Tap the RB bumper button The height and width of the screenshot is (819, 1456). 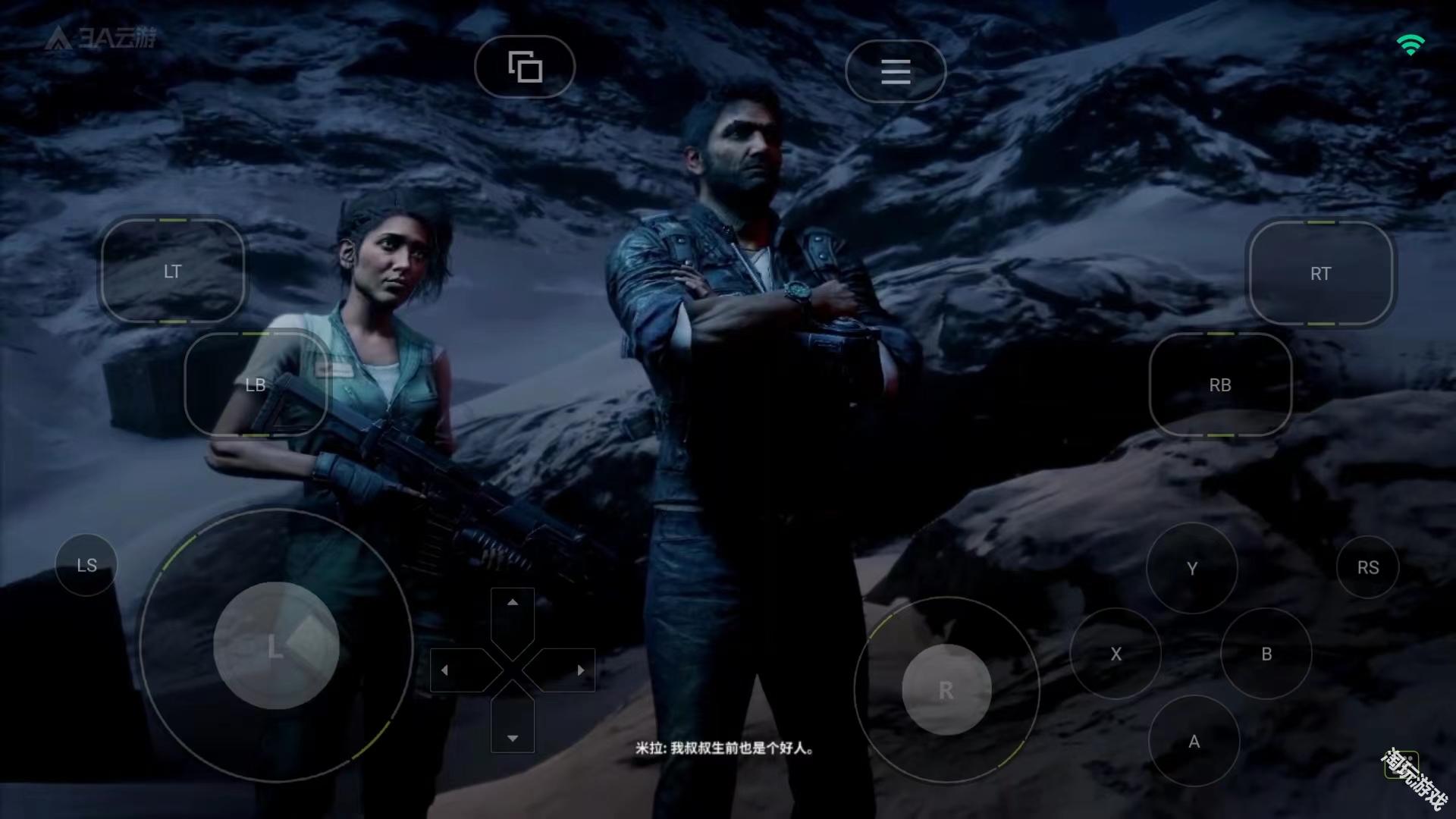[x=1220, y=384]
